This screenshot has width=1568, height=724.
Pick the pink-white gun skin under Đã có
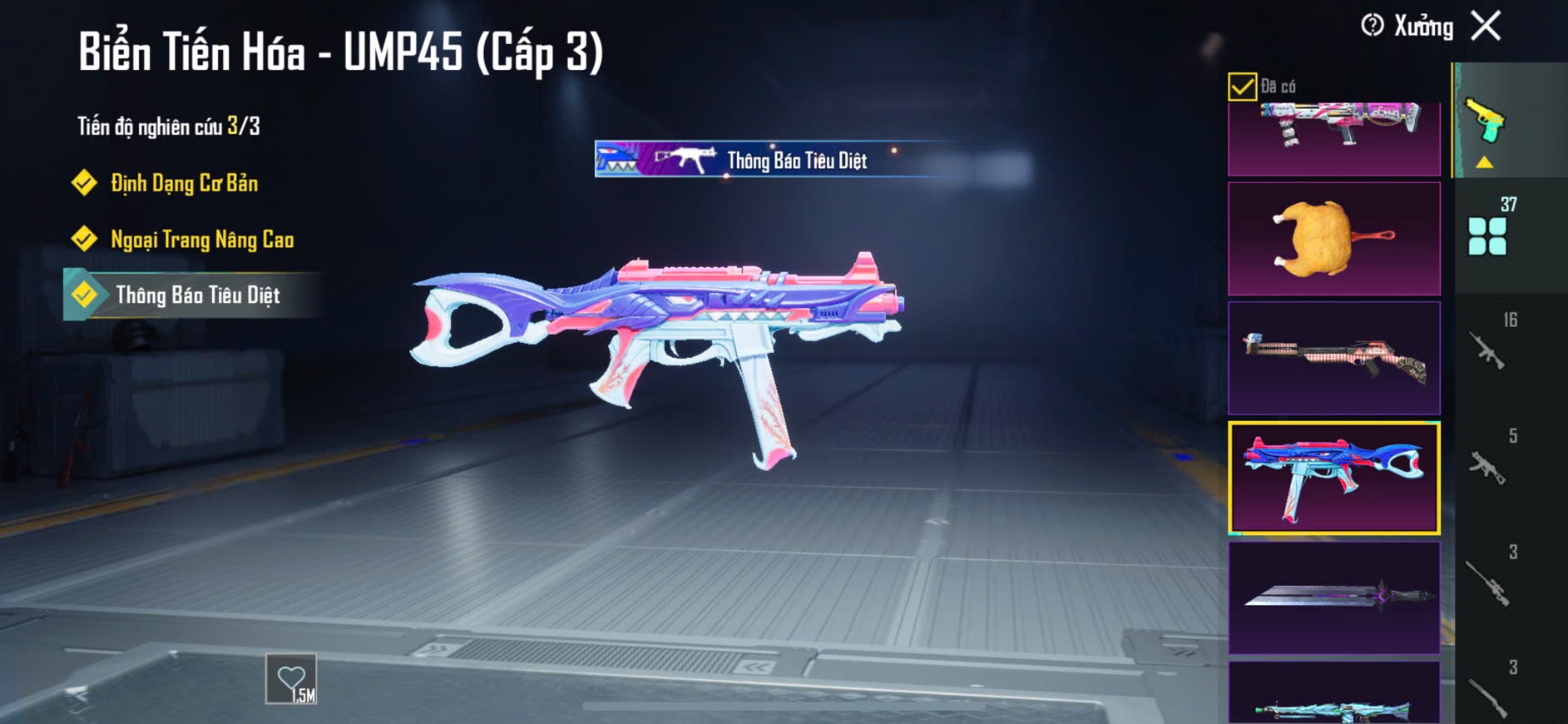(x=1333, y=133)
